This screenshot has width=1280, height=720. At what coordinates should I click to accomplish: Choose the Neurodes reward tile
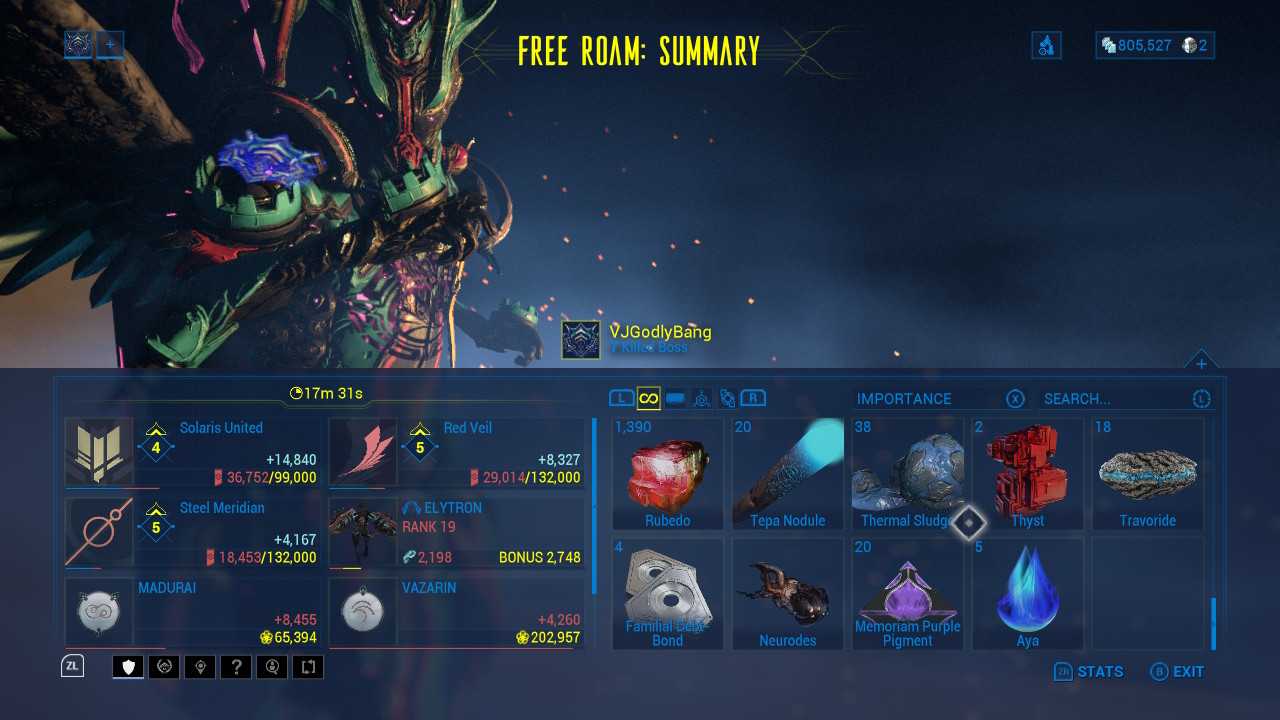tap(788, 594)
